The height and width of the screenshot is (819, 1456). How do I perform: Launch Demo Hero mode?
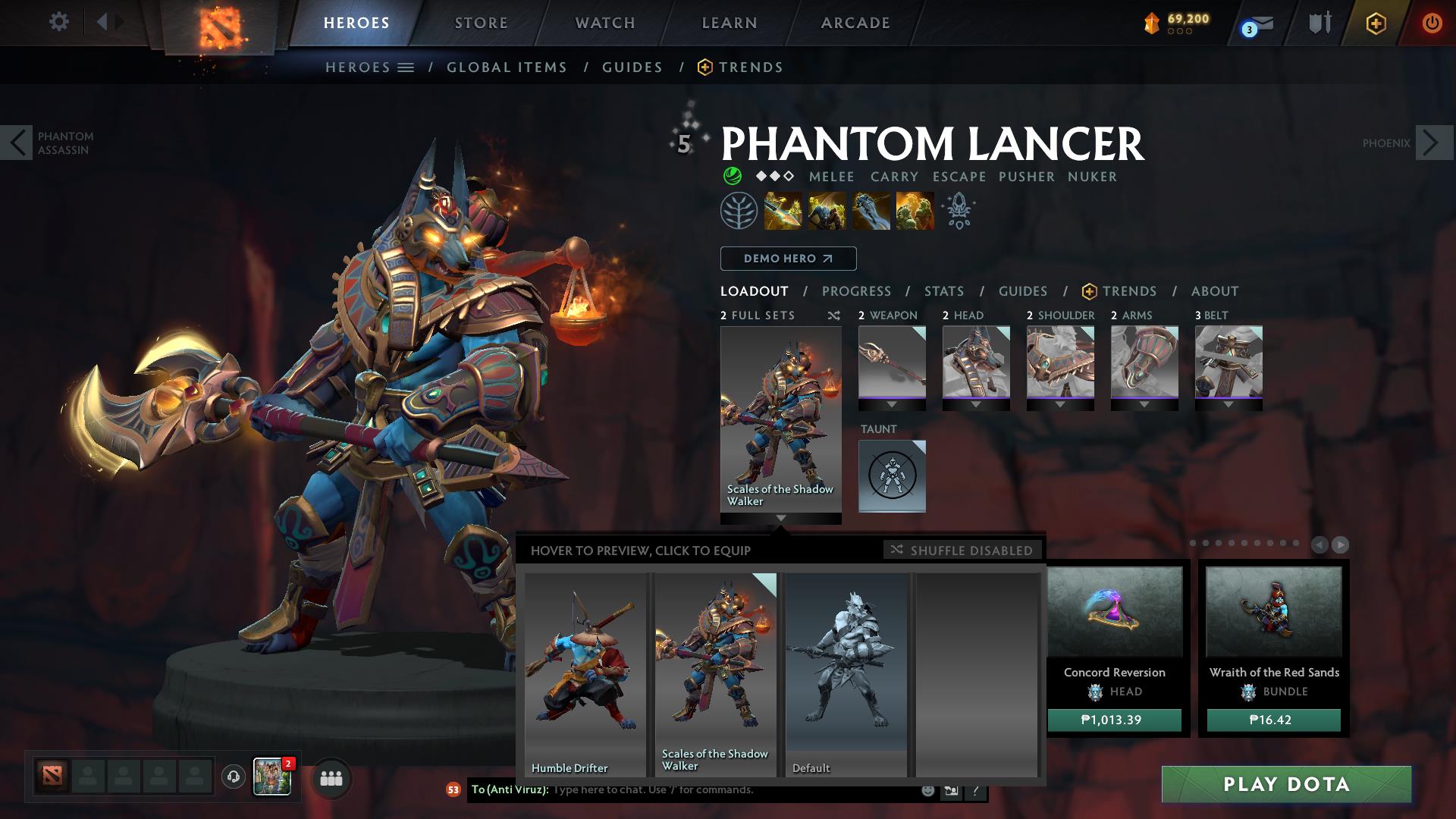tap(788, 259)
